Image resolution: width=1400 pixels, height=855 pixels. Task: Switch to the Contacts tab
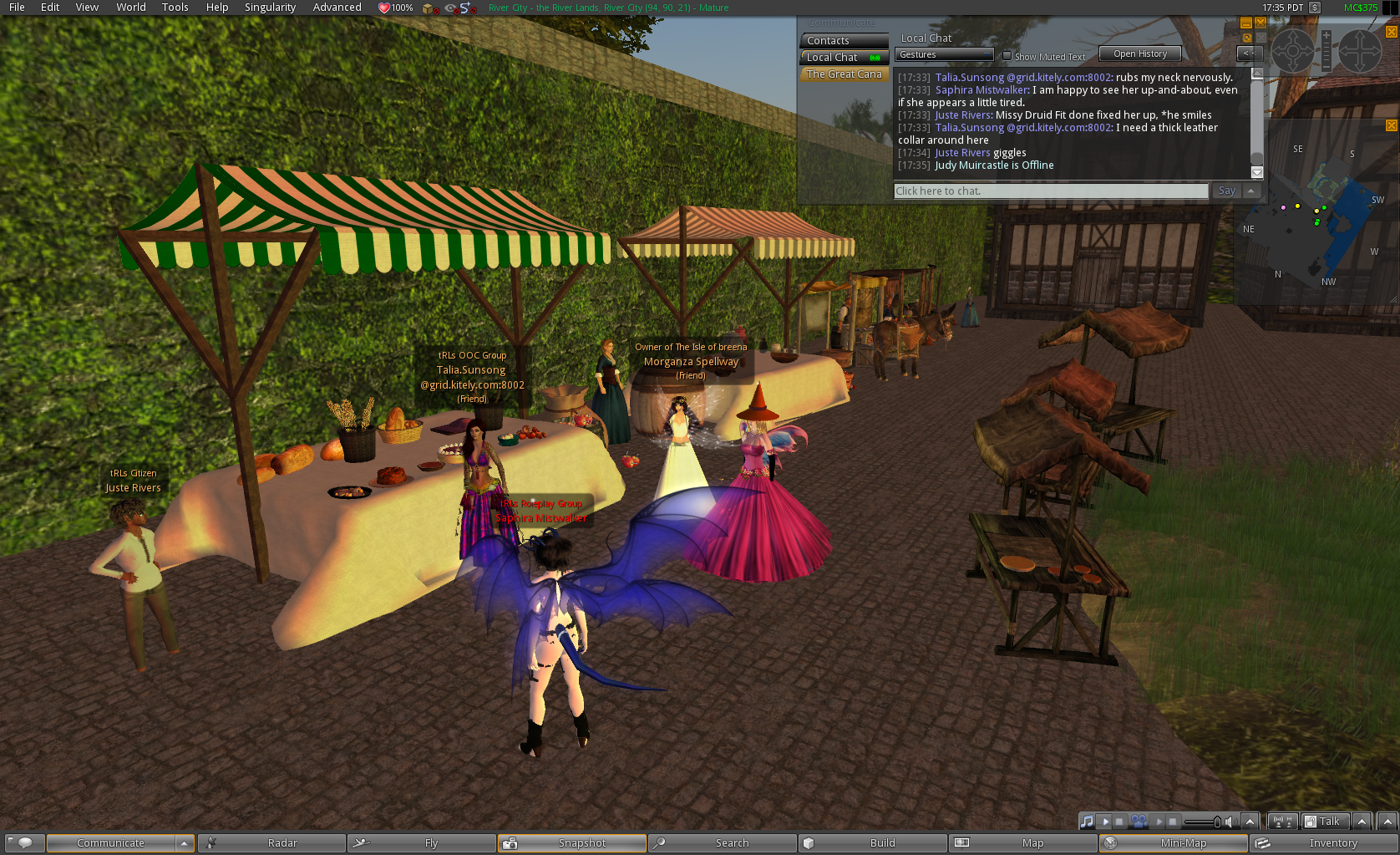pyautogui.click(x=844, y=41)
